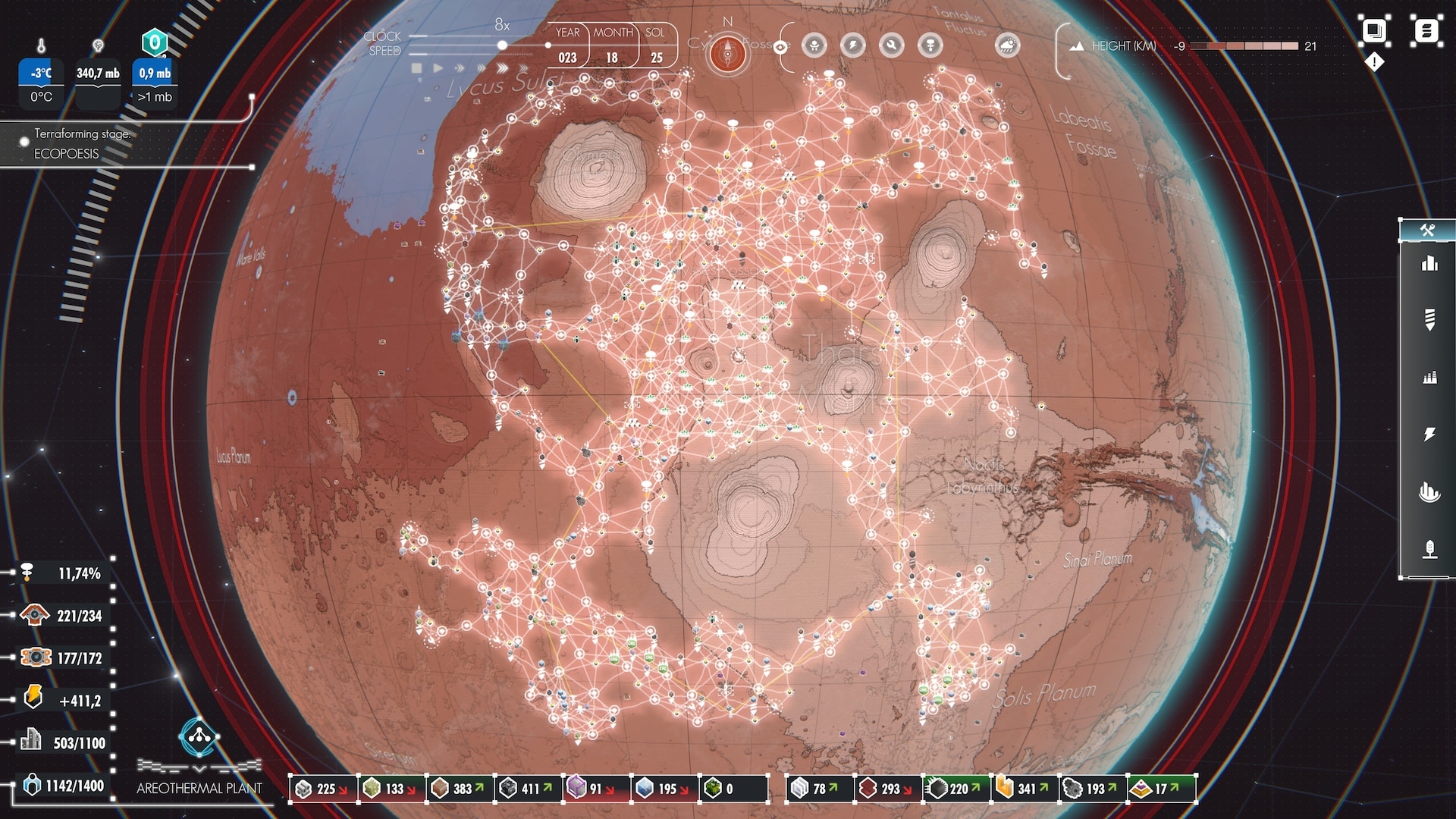Image resolution: width=1456 pixels, height=819 pixels.
Task: Adjust the clock speed slider handle
Action: tap(502, 45)
